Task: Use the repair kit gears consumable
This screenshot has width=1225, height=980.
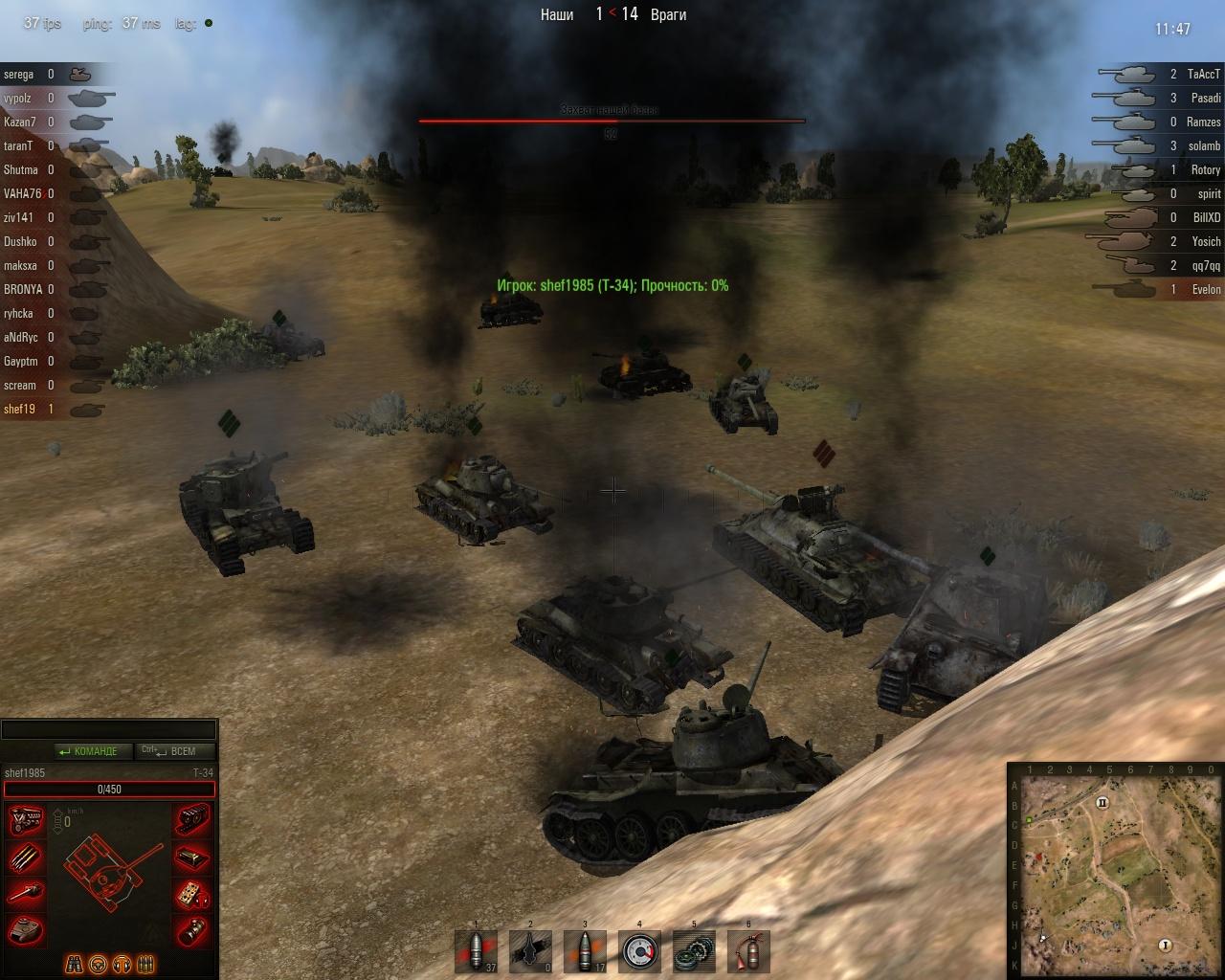Action: 694,951
